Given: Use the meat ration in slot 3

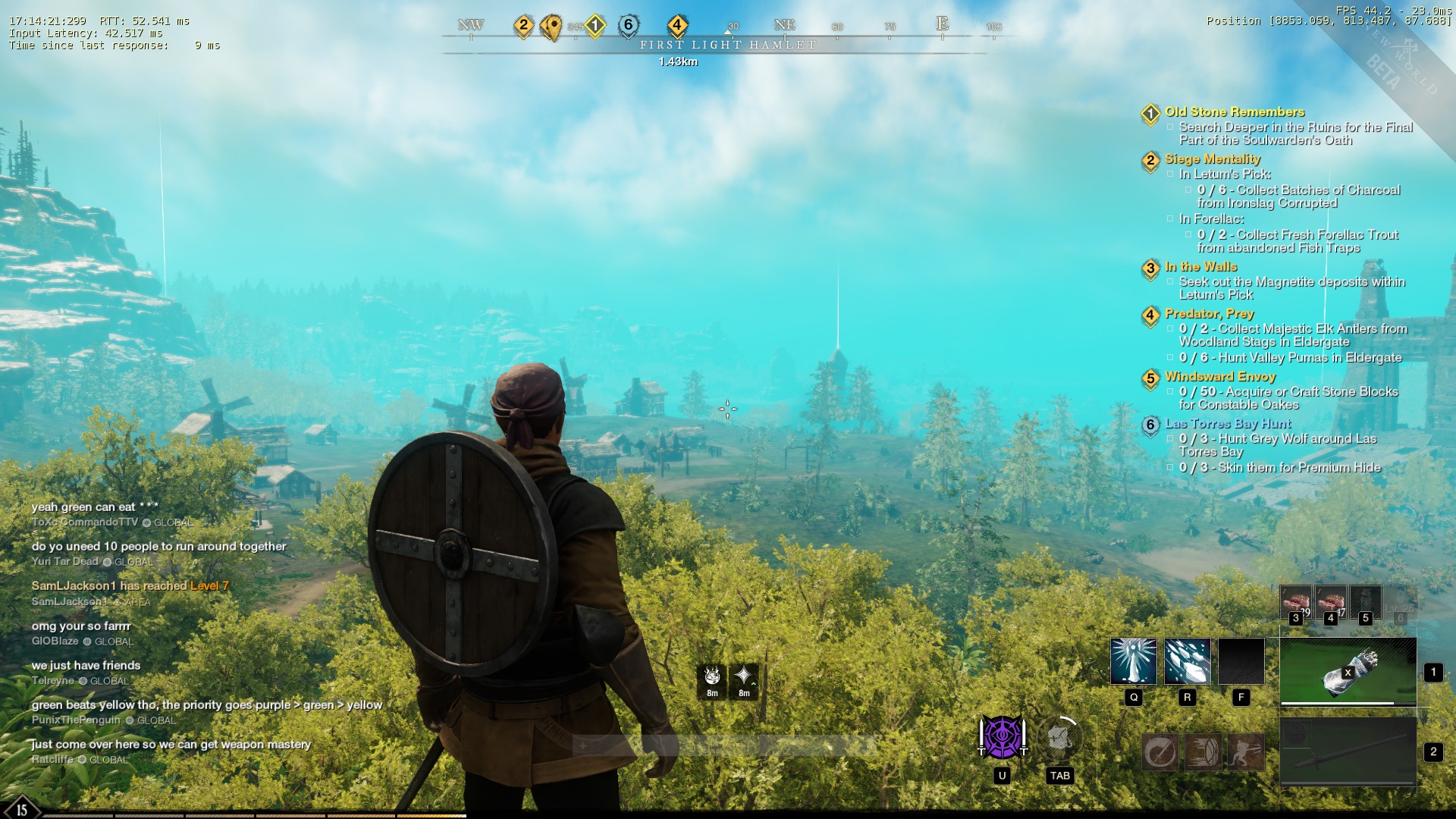Looking at the screenshot, I should coord(1295,603).
